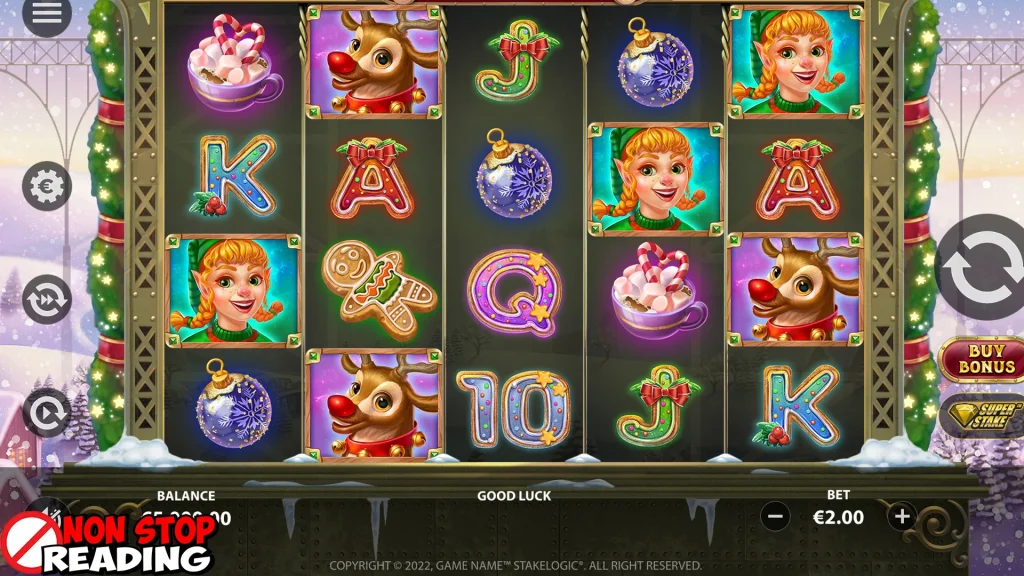Activate the Super Stake feature
The height and width of the screenshot is (576, 1024).
984,417
